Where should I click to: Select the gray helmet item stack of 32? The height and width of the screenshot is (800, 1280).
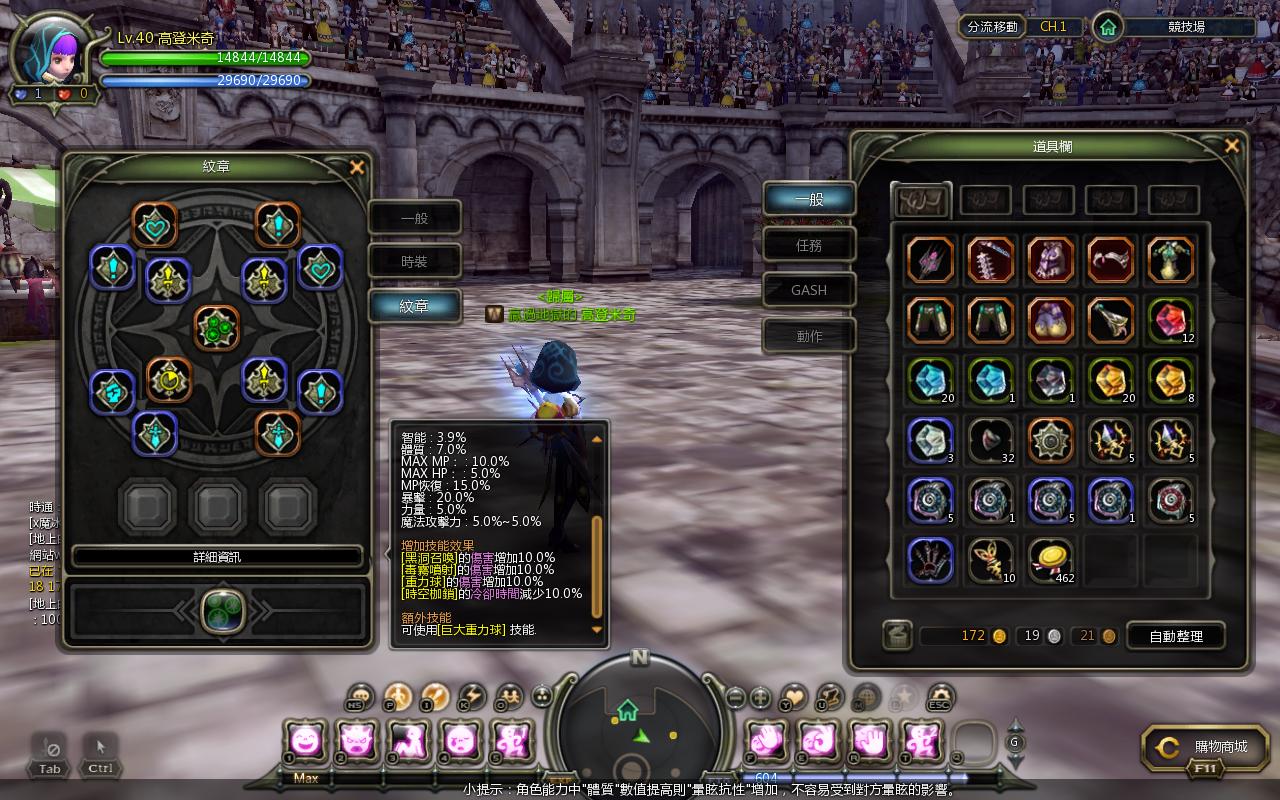click(991, 441)
